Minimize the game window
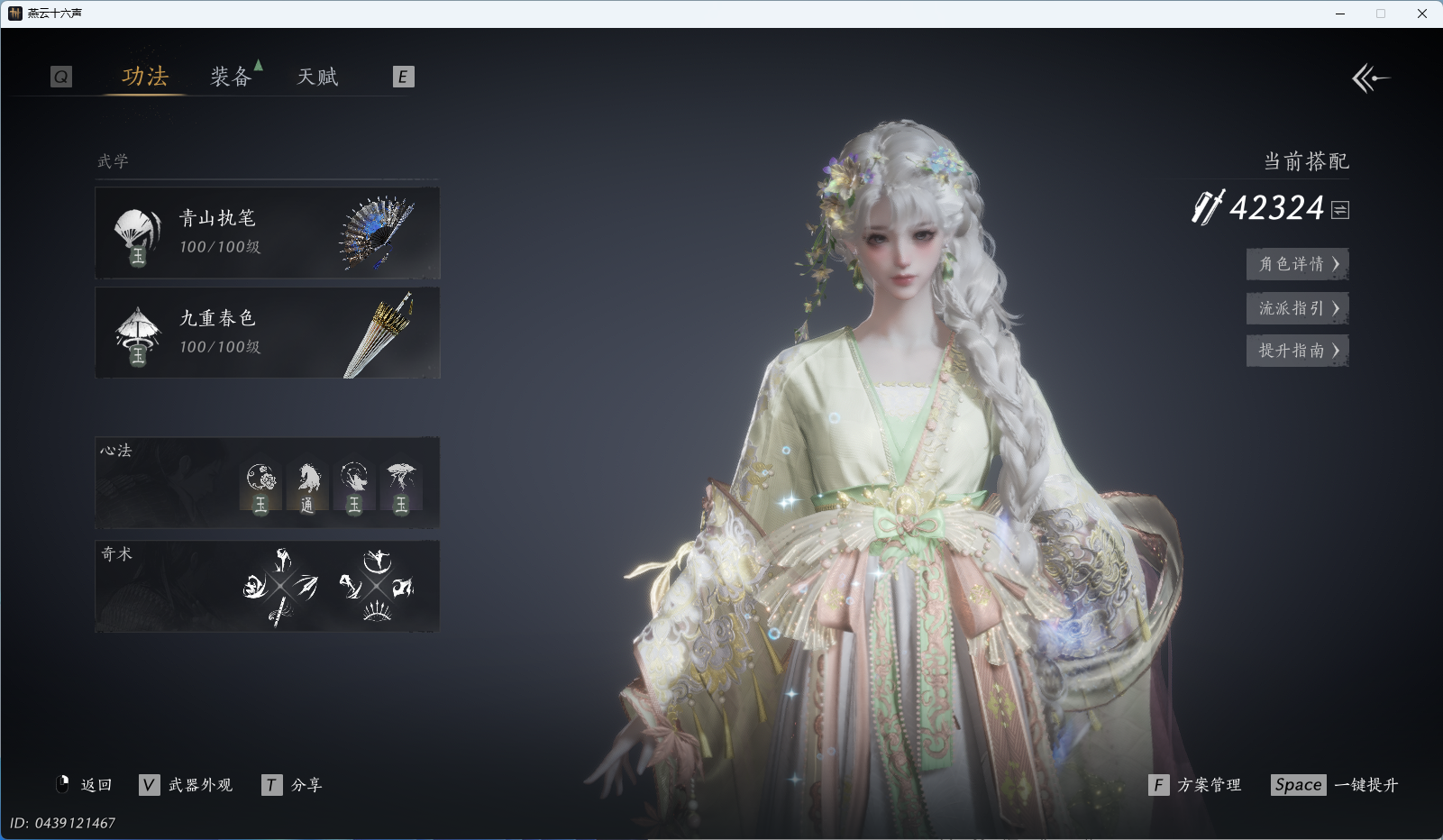1443x840 pixels. click(x=1340, y=14)
